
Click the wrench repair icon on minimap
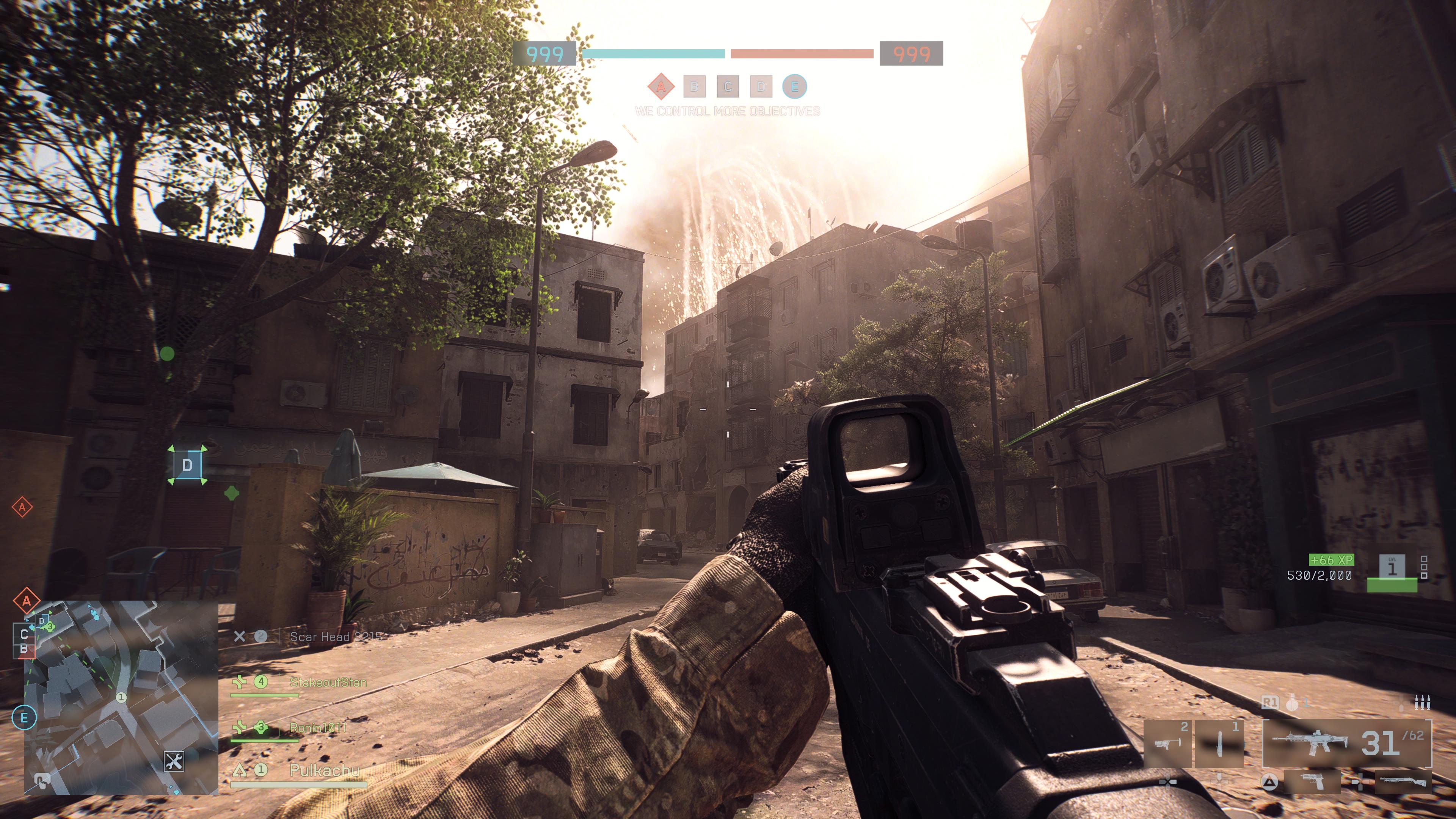pos(174,761)
